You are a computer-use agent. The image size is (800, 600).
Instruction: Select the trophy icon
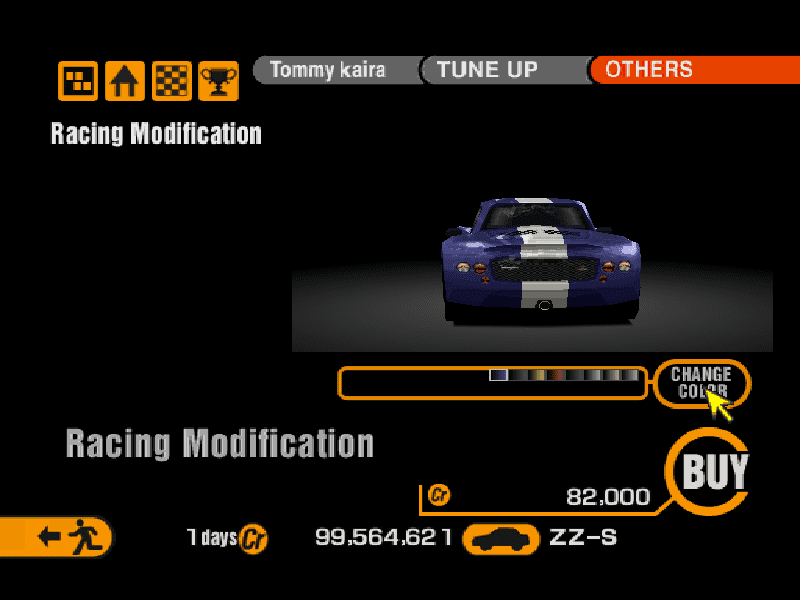tap(218, 81)
